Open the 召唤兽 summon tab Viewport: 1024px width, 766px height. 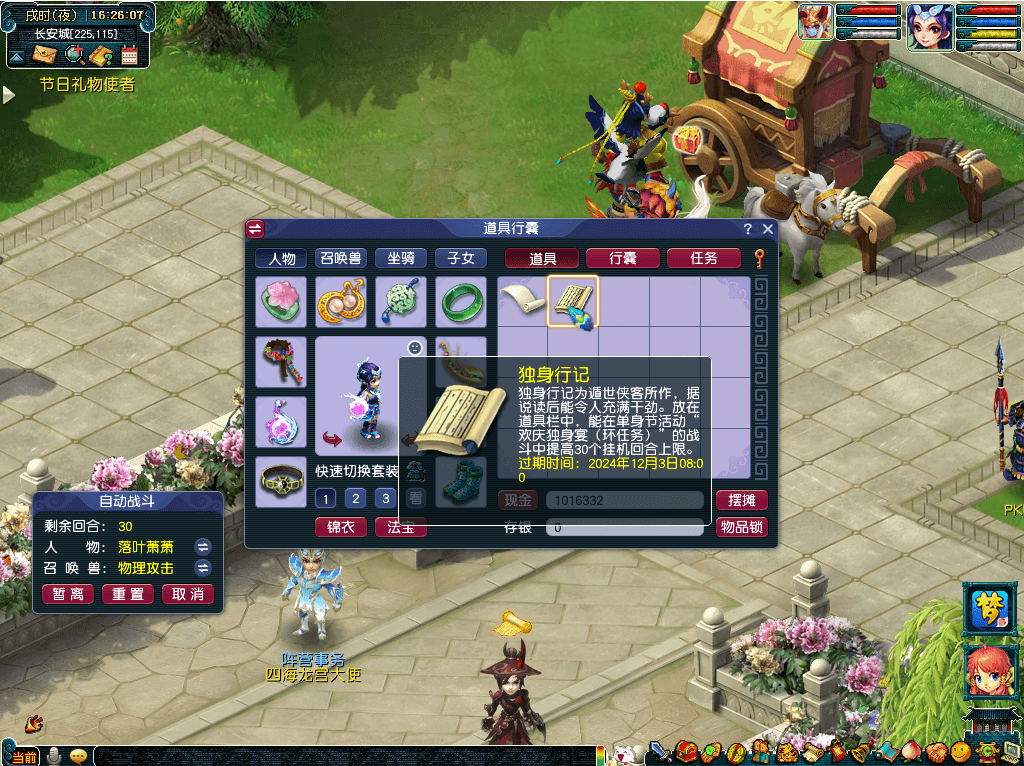pyautogui.click(x=341, y=258)
